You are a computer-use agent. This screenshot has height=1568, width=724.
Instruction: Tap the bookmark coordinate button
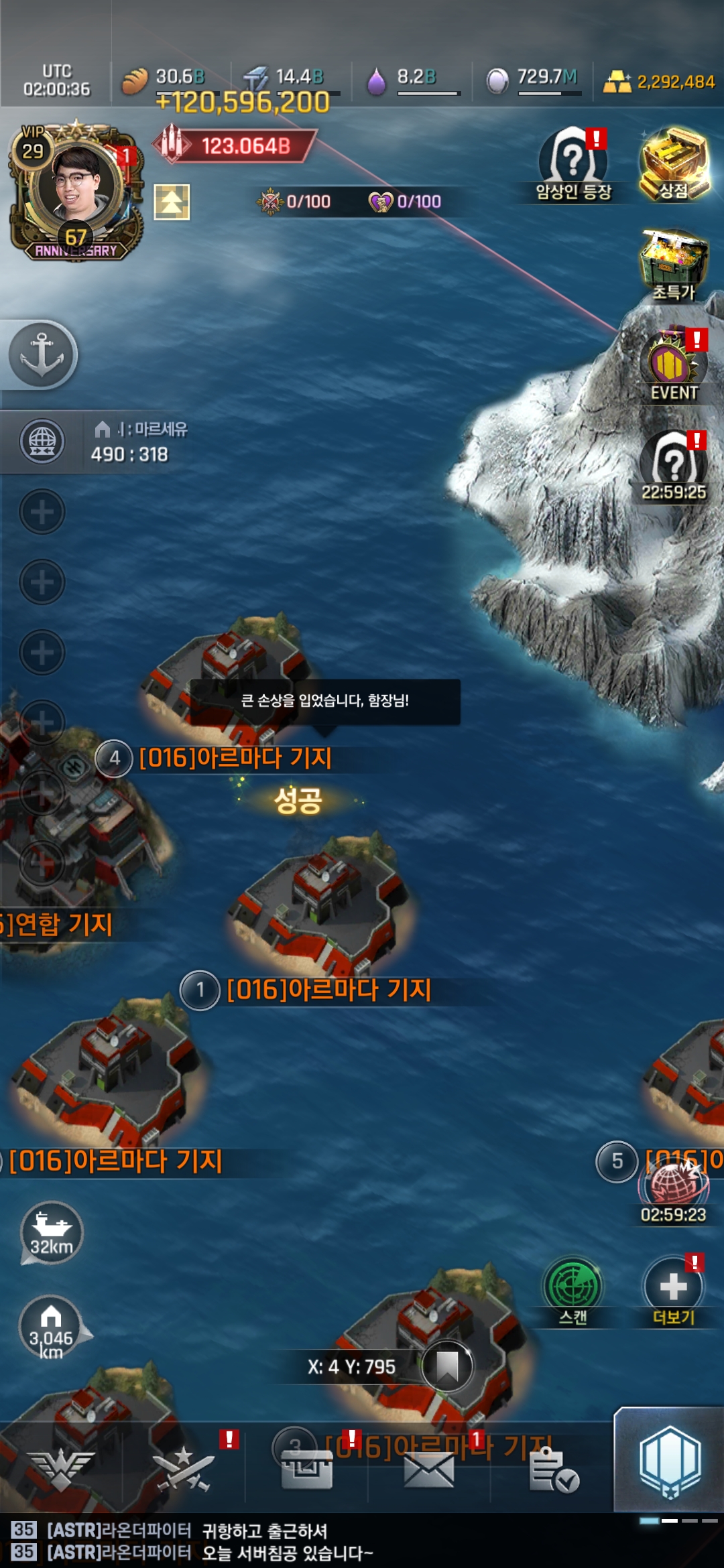447,1366
